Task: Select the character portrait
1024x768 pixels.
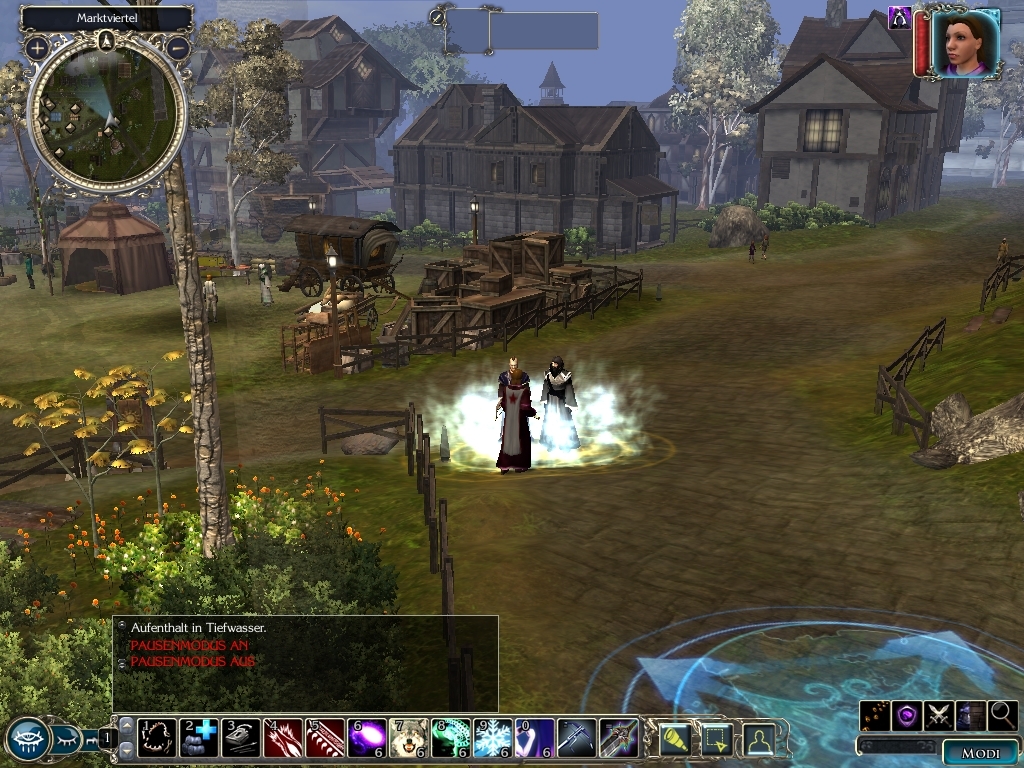Action: (965, 42)
